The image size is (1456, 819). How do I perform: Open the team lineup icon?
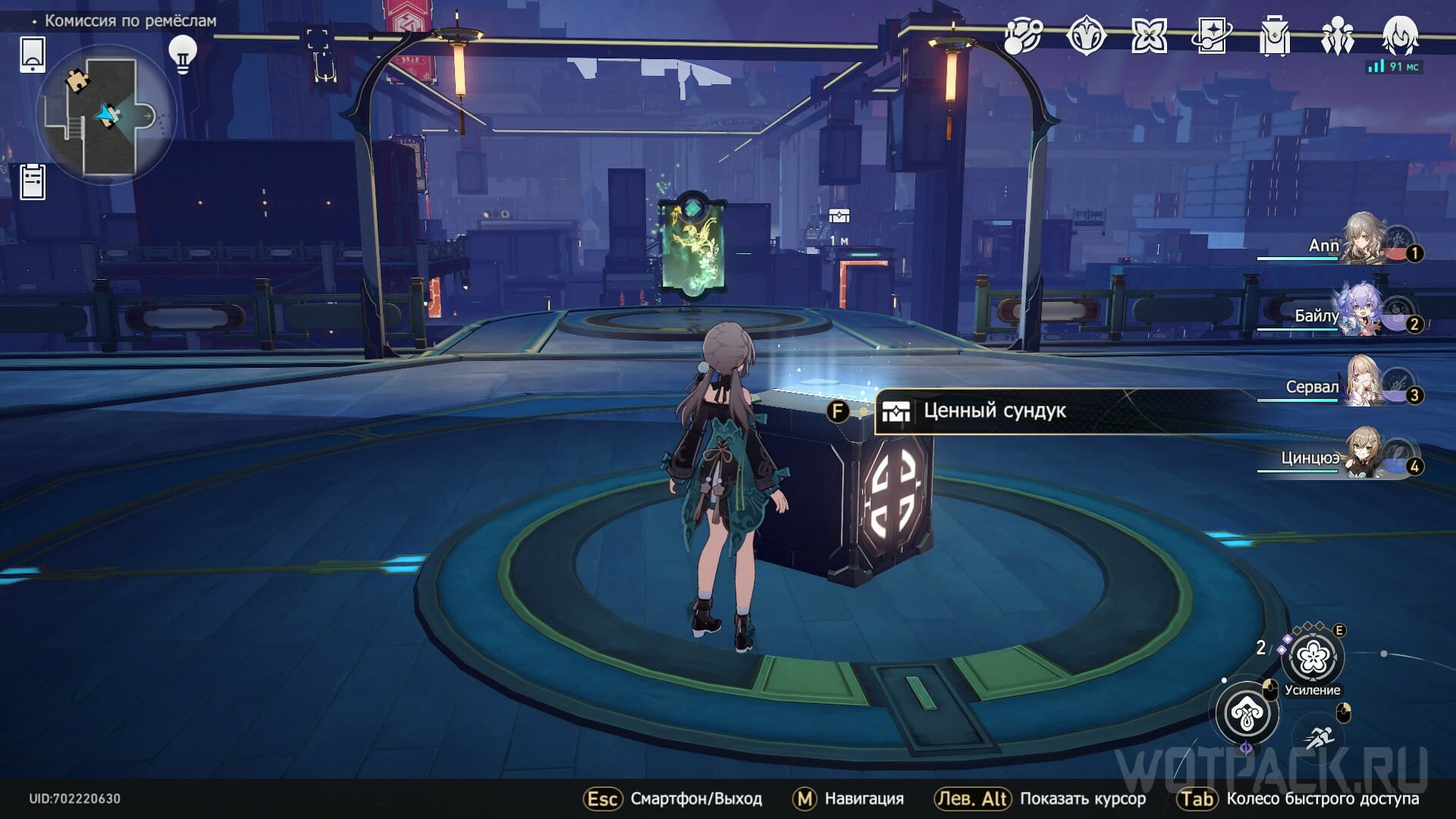(1336, 36)
